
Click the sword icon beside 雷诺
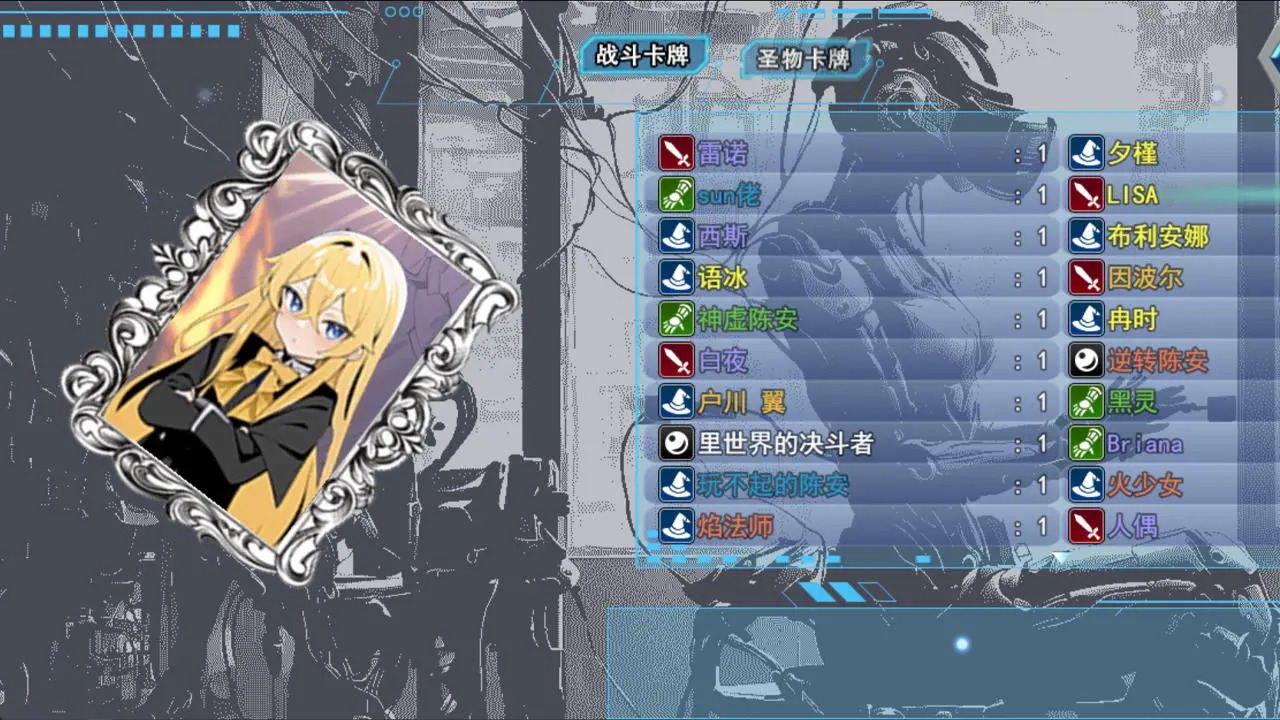[x=675, y=153]
